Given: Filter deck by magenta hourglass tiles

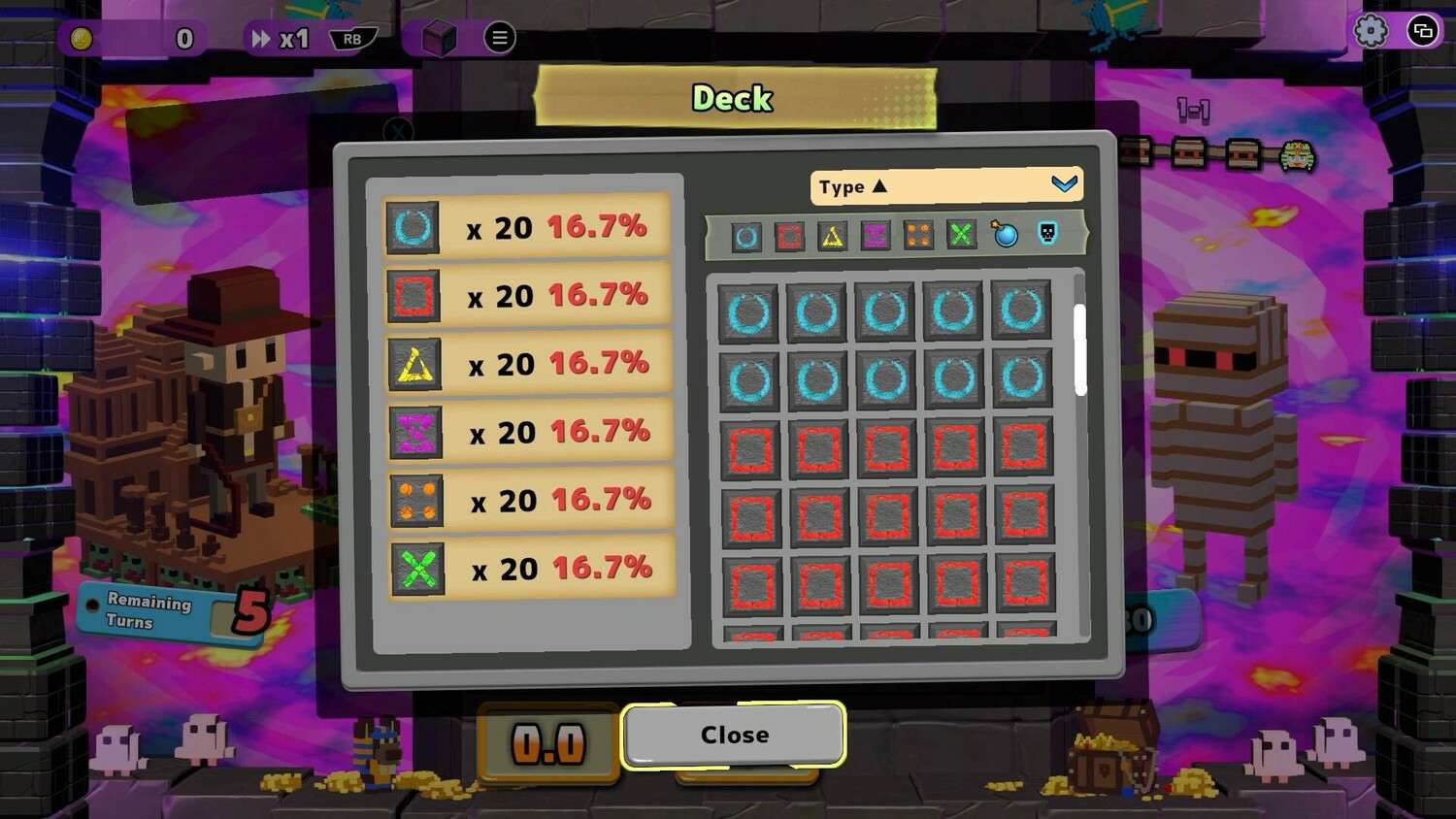Looking at the screenshot, I should (875, 236).
